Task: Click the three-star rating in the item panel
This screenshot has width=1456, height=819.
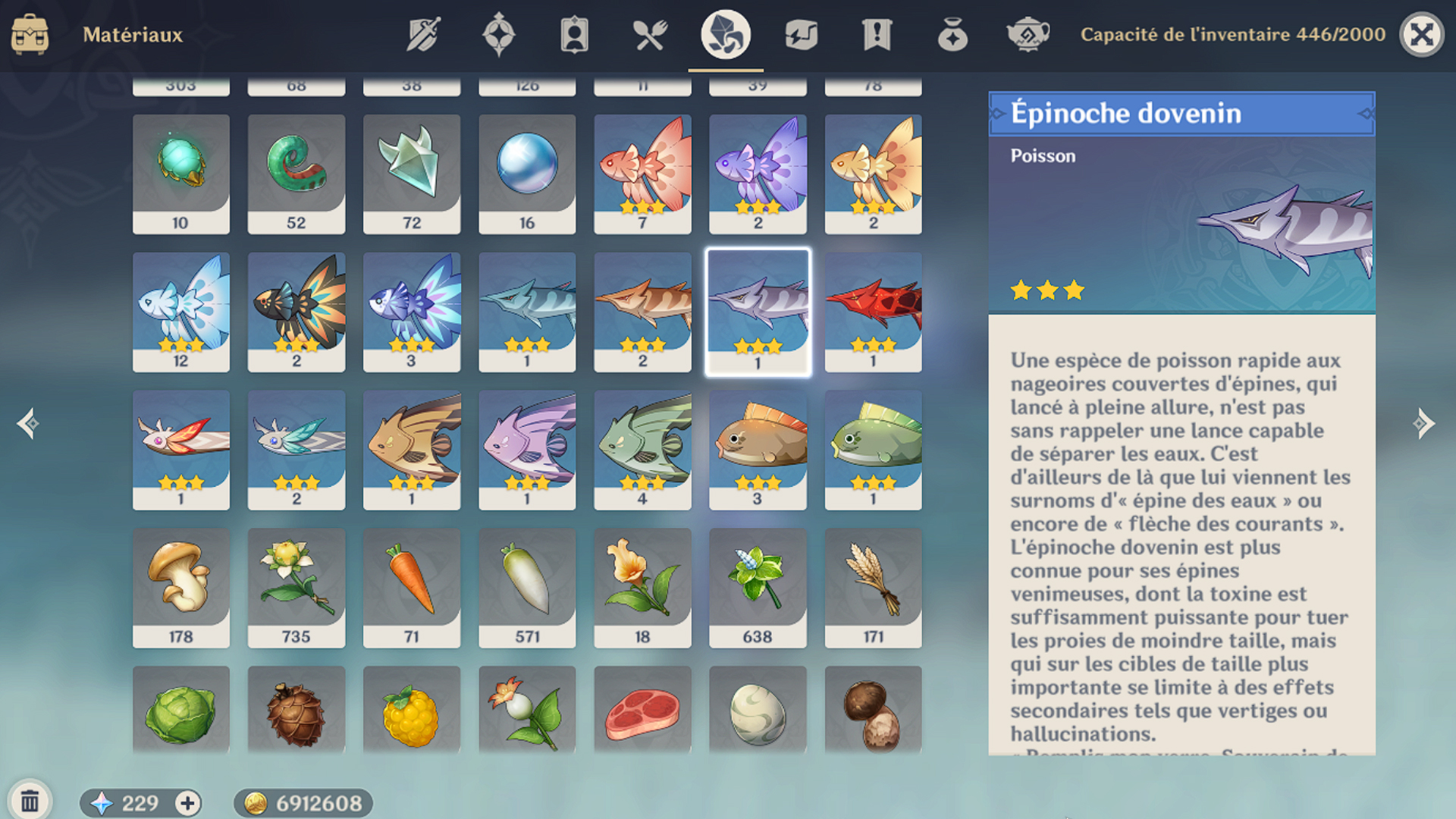Action: (x=1046, y=290)
